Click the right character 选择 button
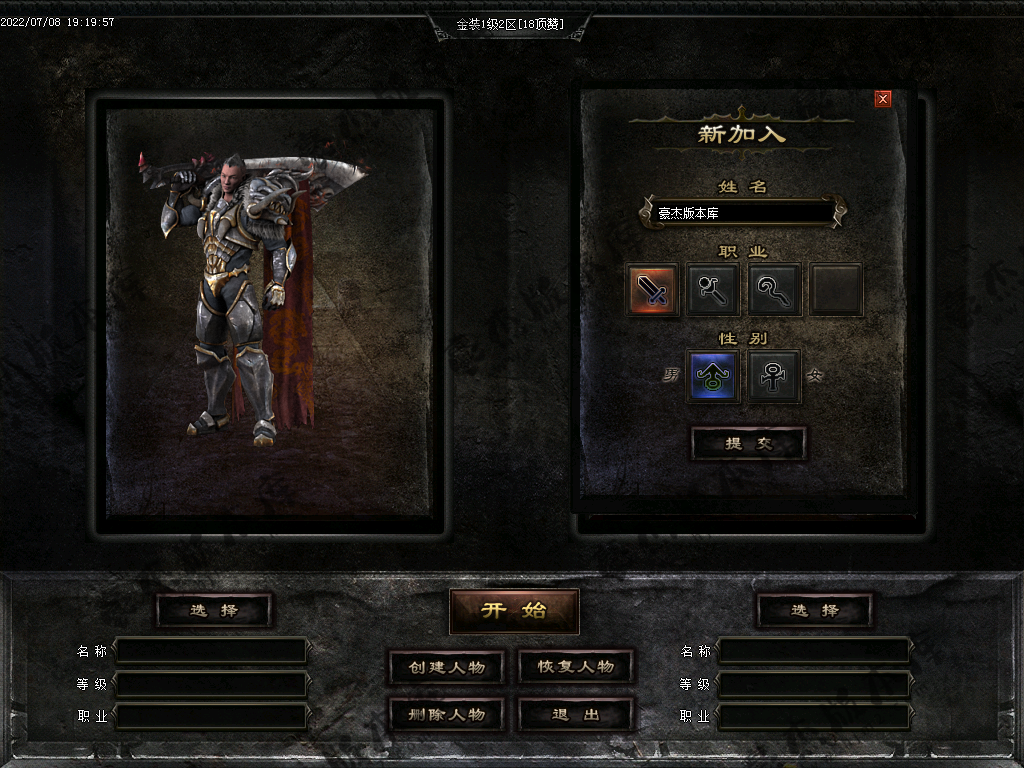 tap(814, 610)
